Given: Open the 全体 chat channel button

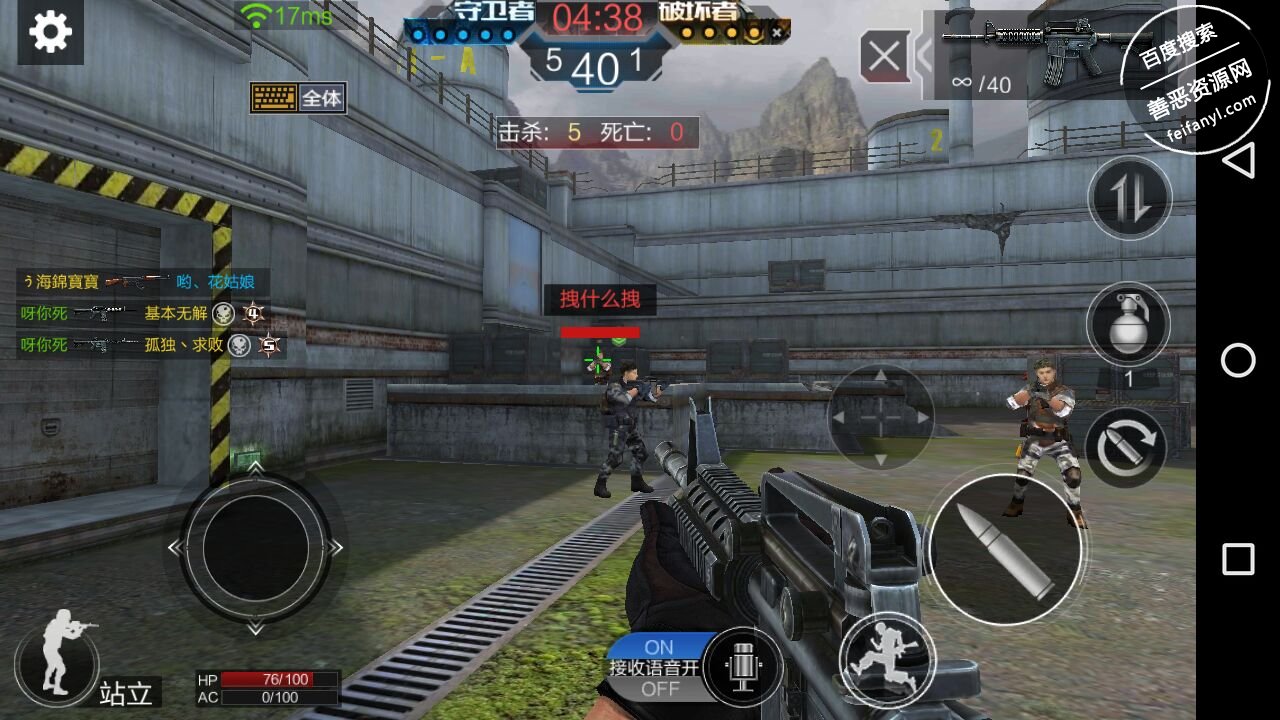Looking at the screenshot, I should tap(299, 98).
